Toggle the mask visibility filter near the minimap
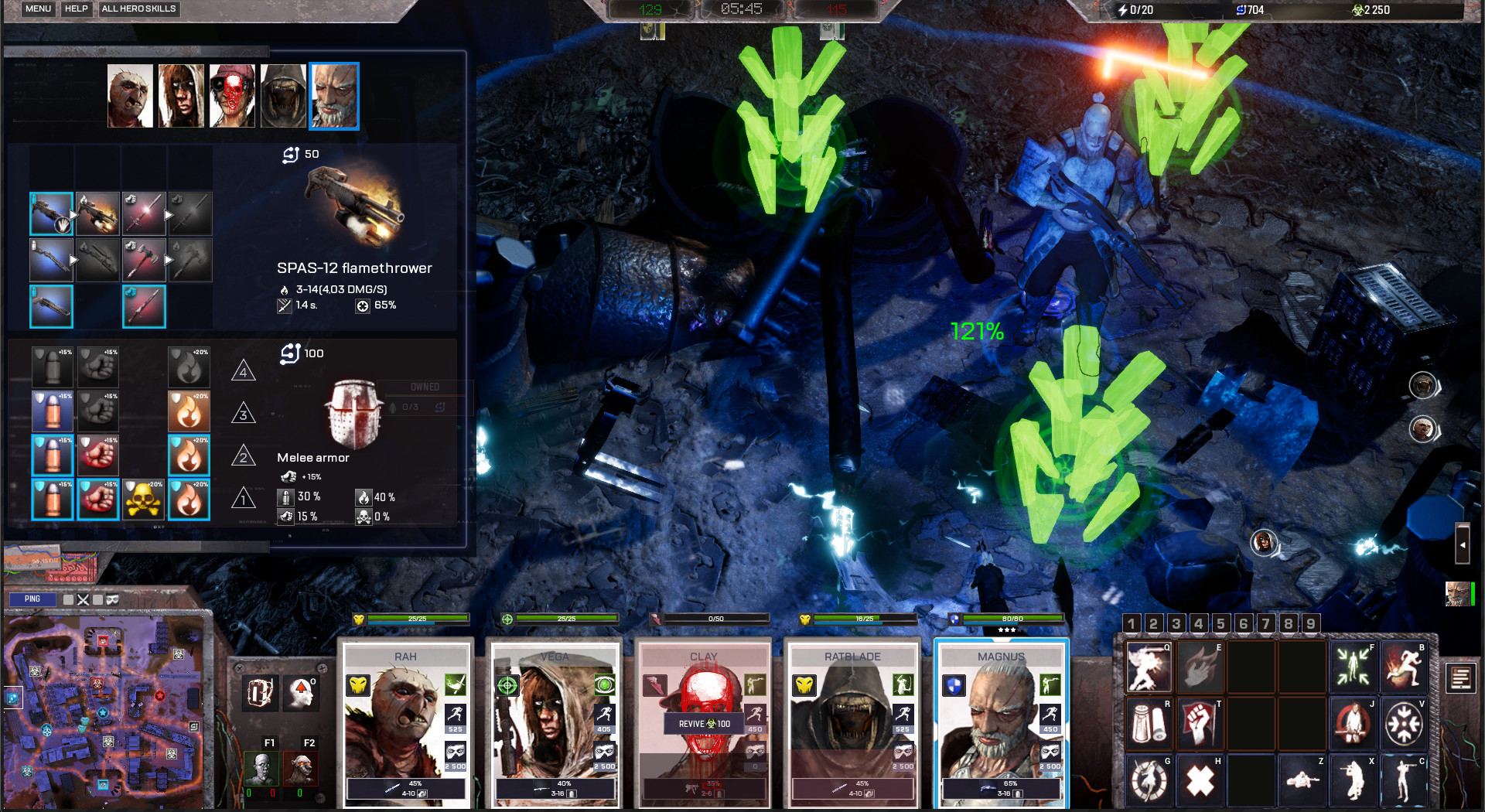This screenshot has width=1485, height=812. (x=113, y=600)
